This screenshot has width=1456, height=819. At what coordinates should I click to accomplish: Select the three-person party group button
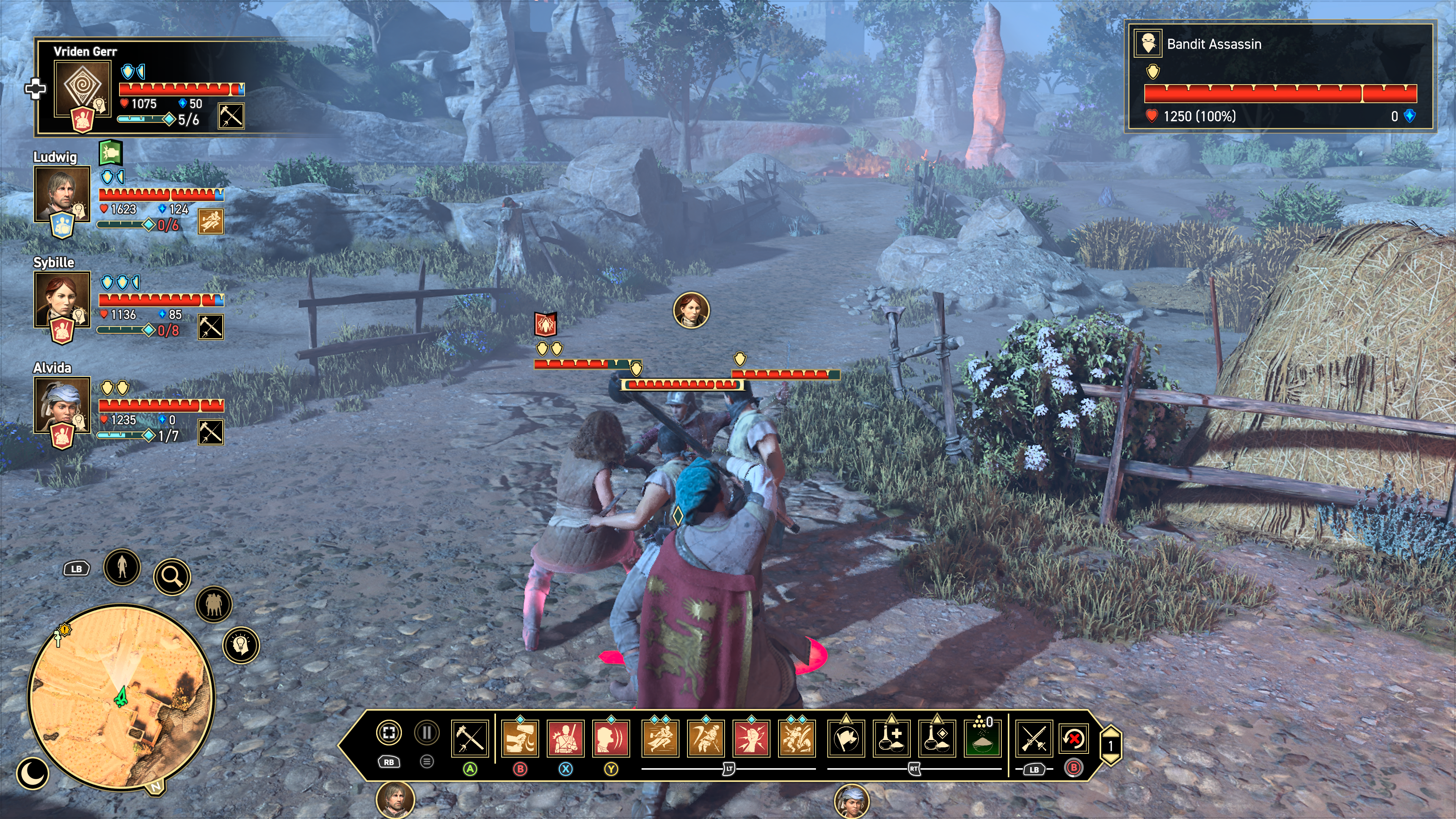tap(213, 604)
